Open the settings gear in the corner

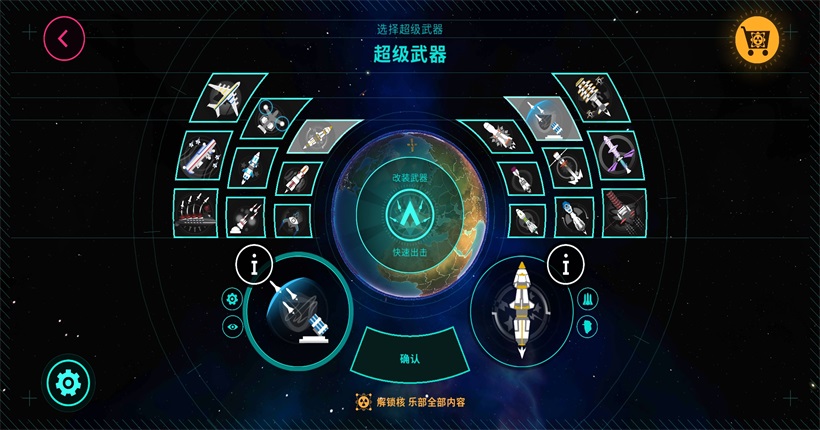pos(68,381)
